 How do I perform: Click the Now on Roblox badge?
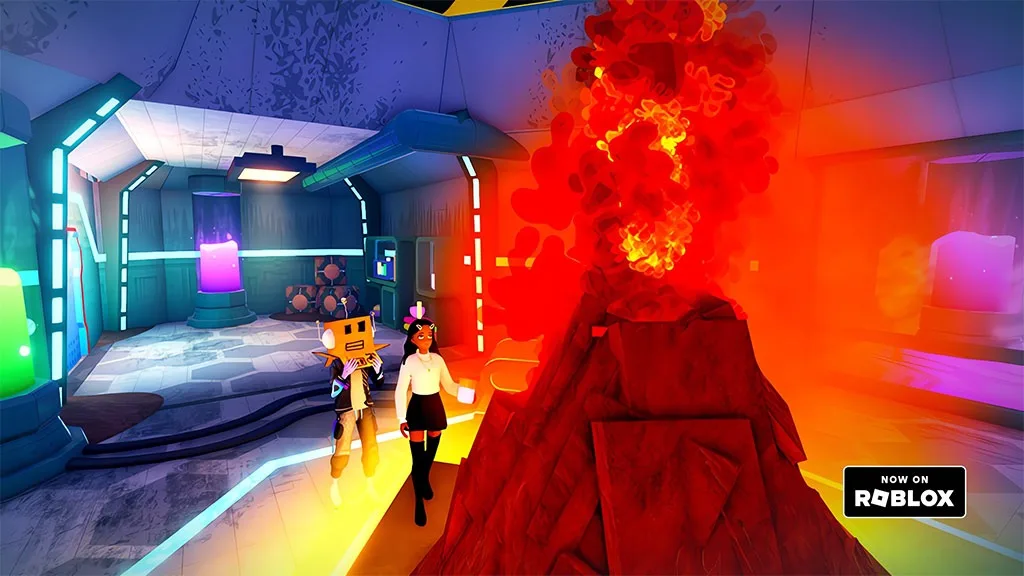tap(904, 491)
